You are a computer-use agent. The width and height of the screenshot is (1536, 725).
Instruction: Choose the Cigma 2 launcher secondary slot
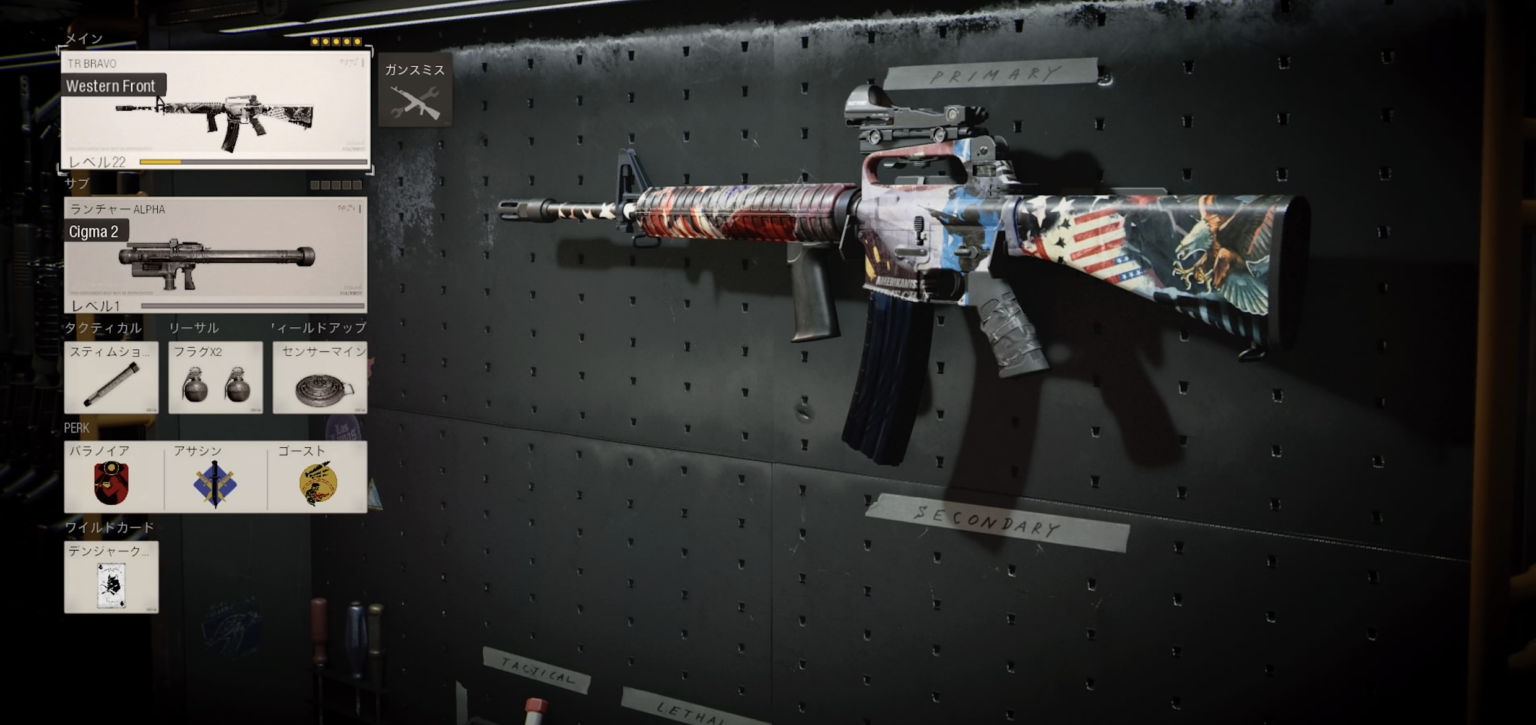(x=215, y=256)
